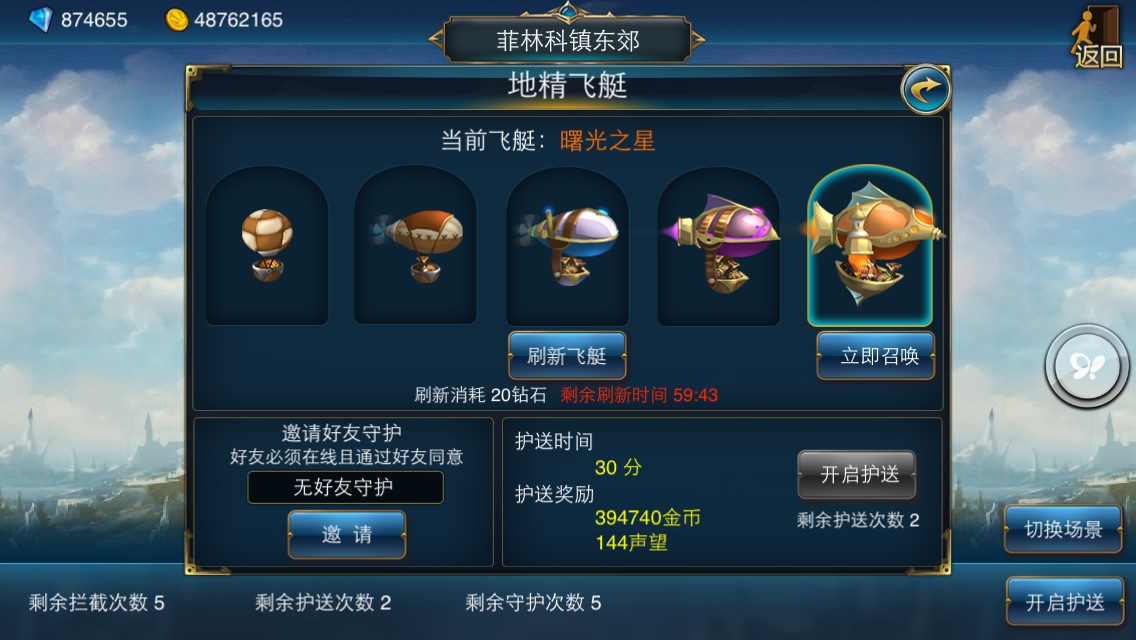Tap the gold coin currency icon
This screenshot has height=640, width=1136.
click(177, 19)
